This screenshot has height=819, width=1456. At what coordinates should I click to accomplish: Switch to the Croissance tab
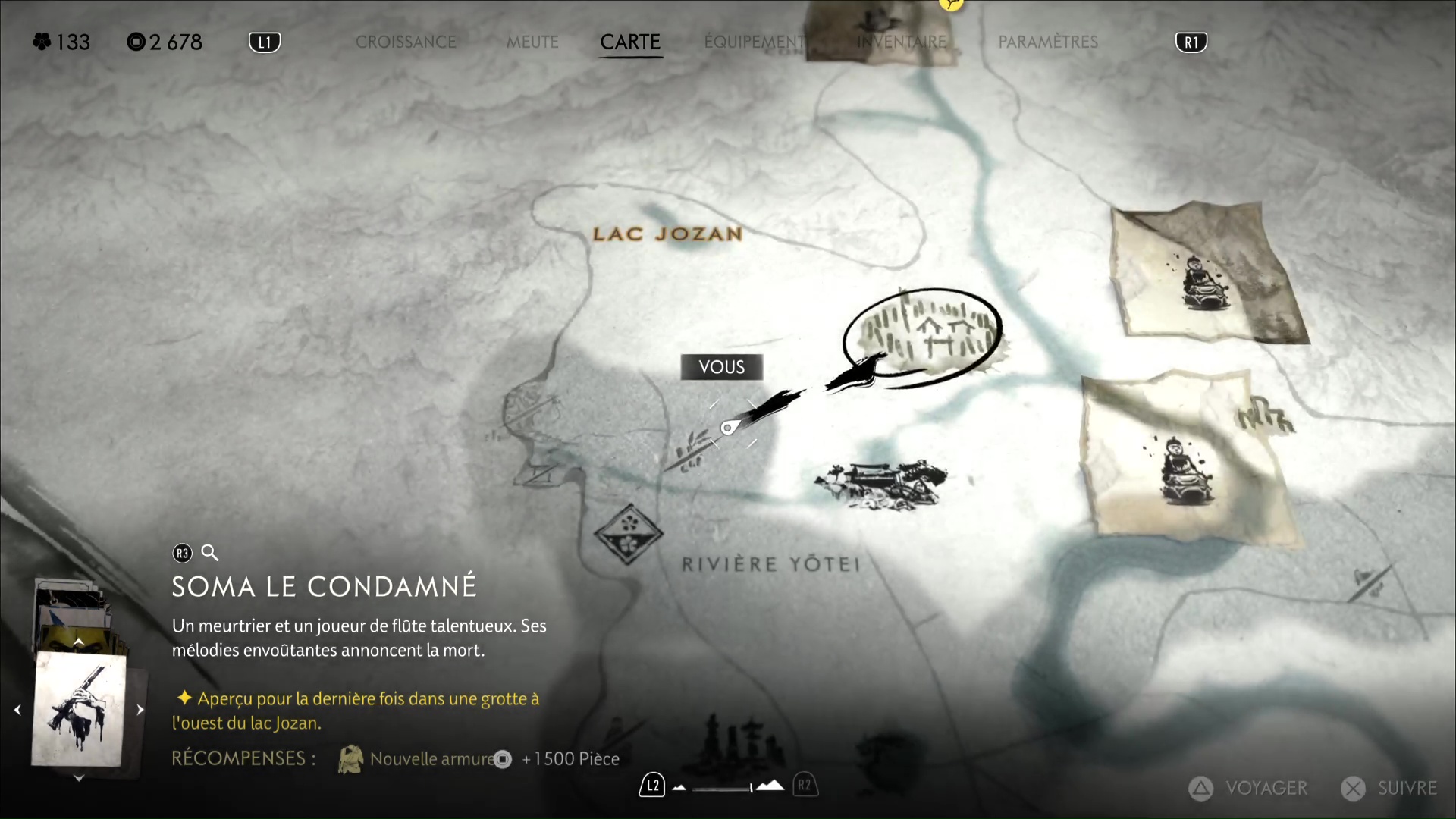coord(406,42)
